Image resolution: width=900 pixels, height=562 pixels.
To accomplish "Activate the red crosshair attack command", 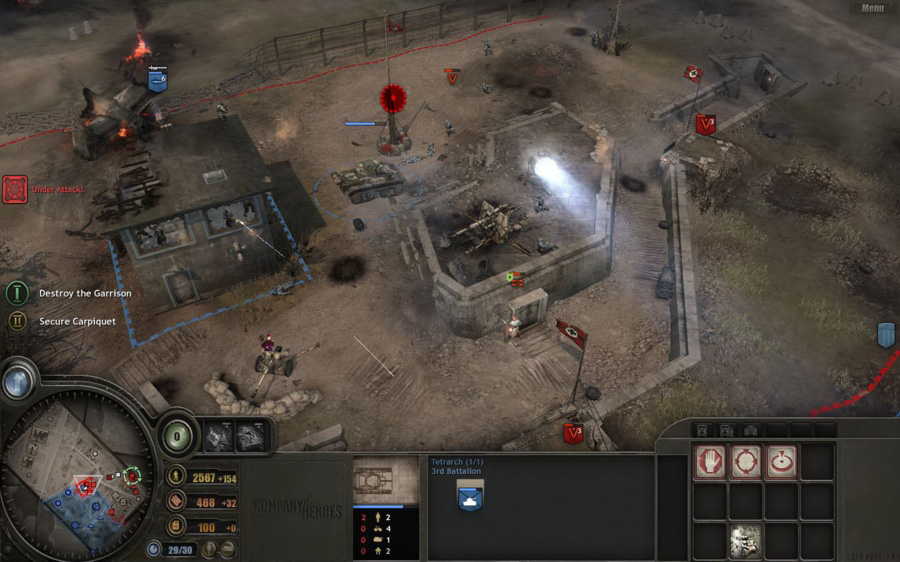I will click(x=746, y=461).
